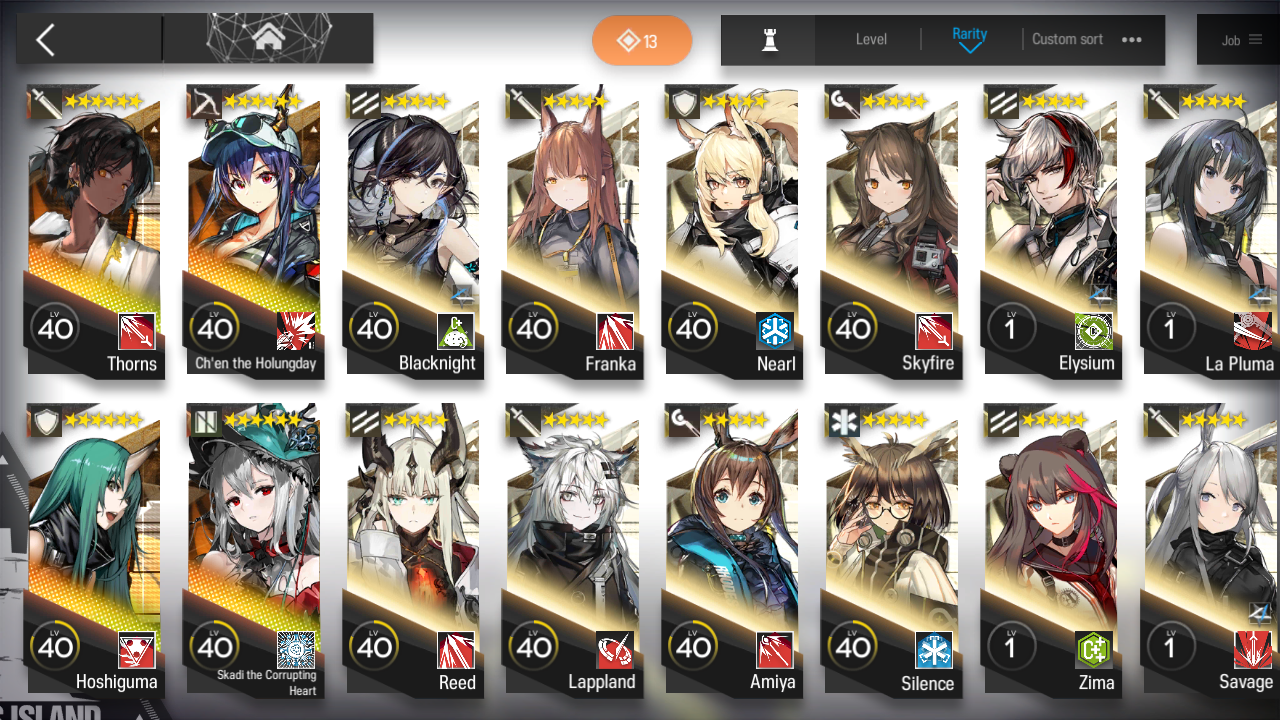Choose Skadi the Corrupting Heart card
The height and width of the screenshot is (720, 1280).
point(254,550)
